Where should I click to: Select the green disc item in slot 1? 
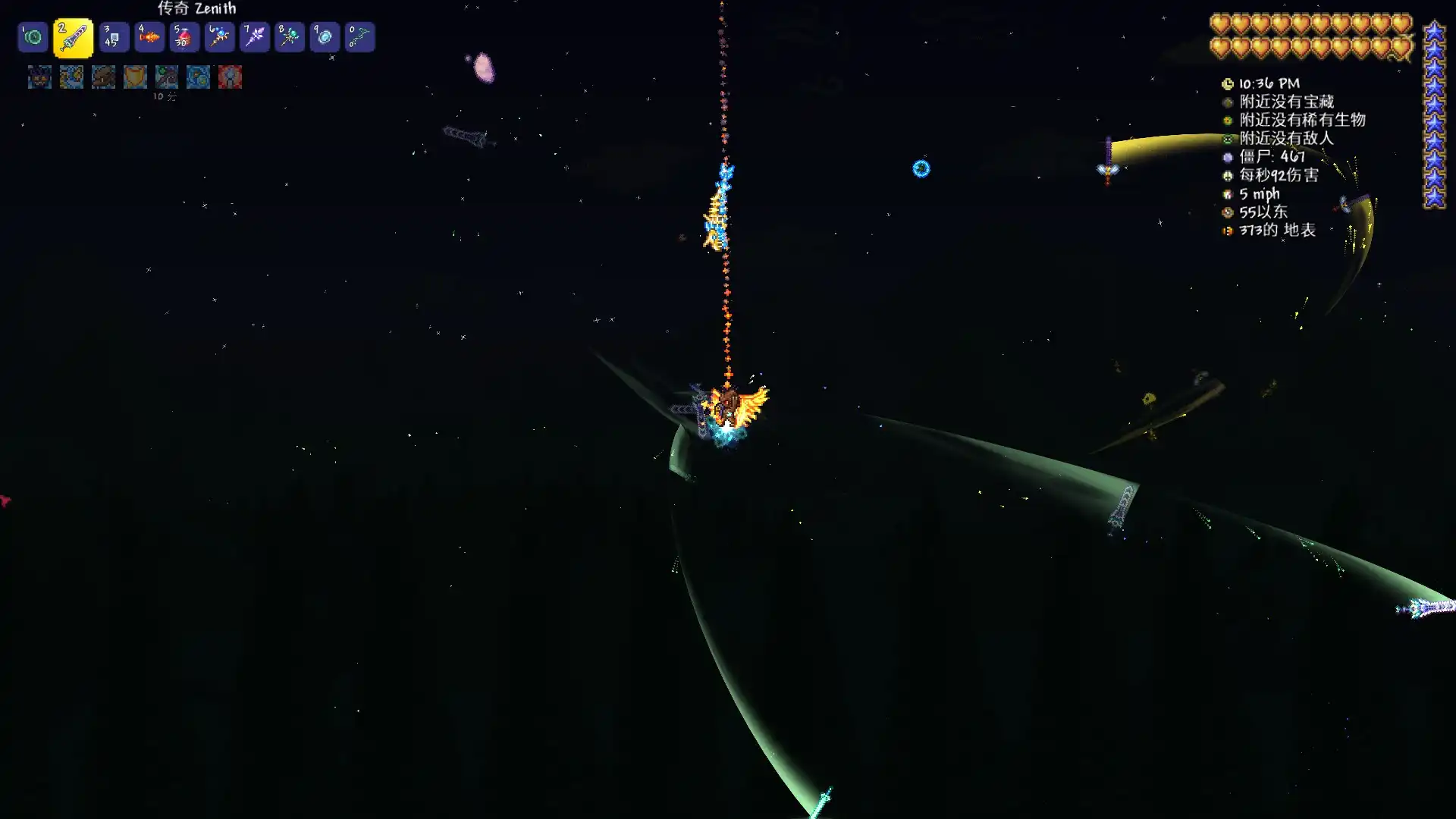(33, 37)
